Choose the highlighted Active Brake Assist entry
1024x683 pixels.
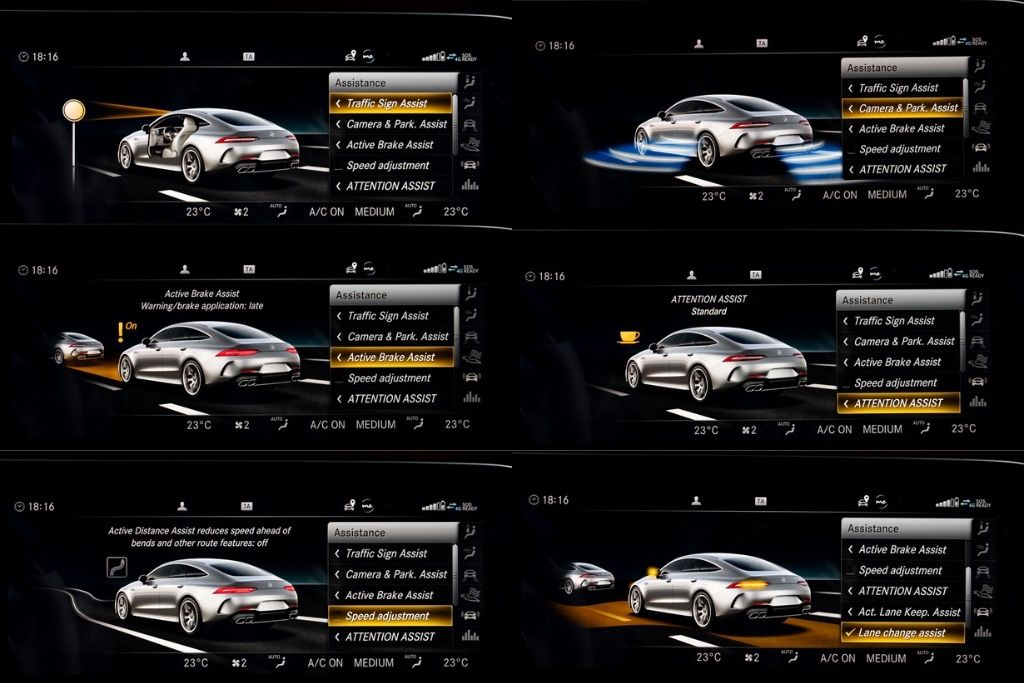tap(390, 357)
